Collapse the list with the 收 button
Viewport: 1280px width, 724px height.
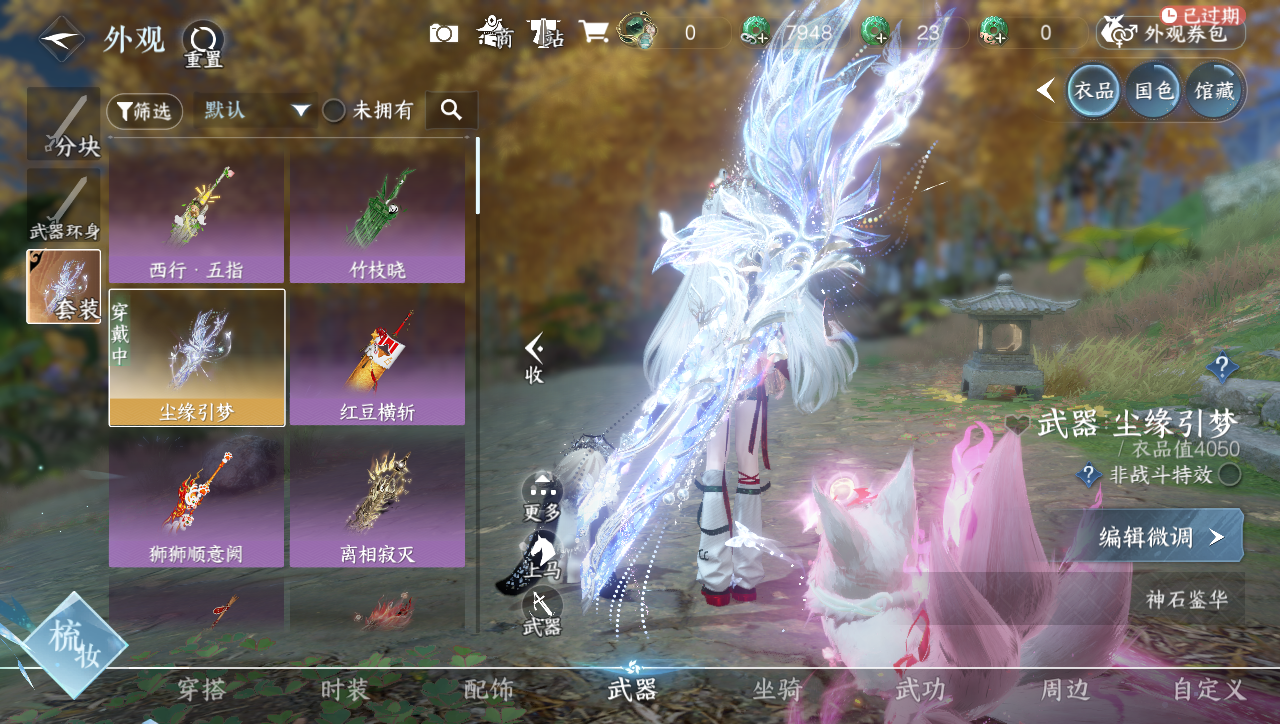tap(534, 358)
